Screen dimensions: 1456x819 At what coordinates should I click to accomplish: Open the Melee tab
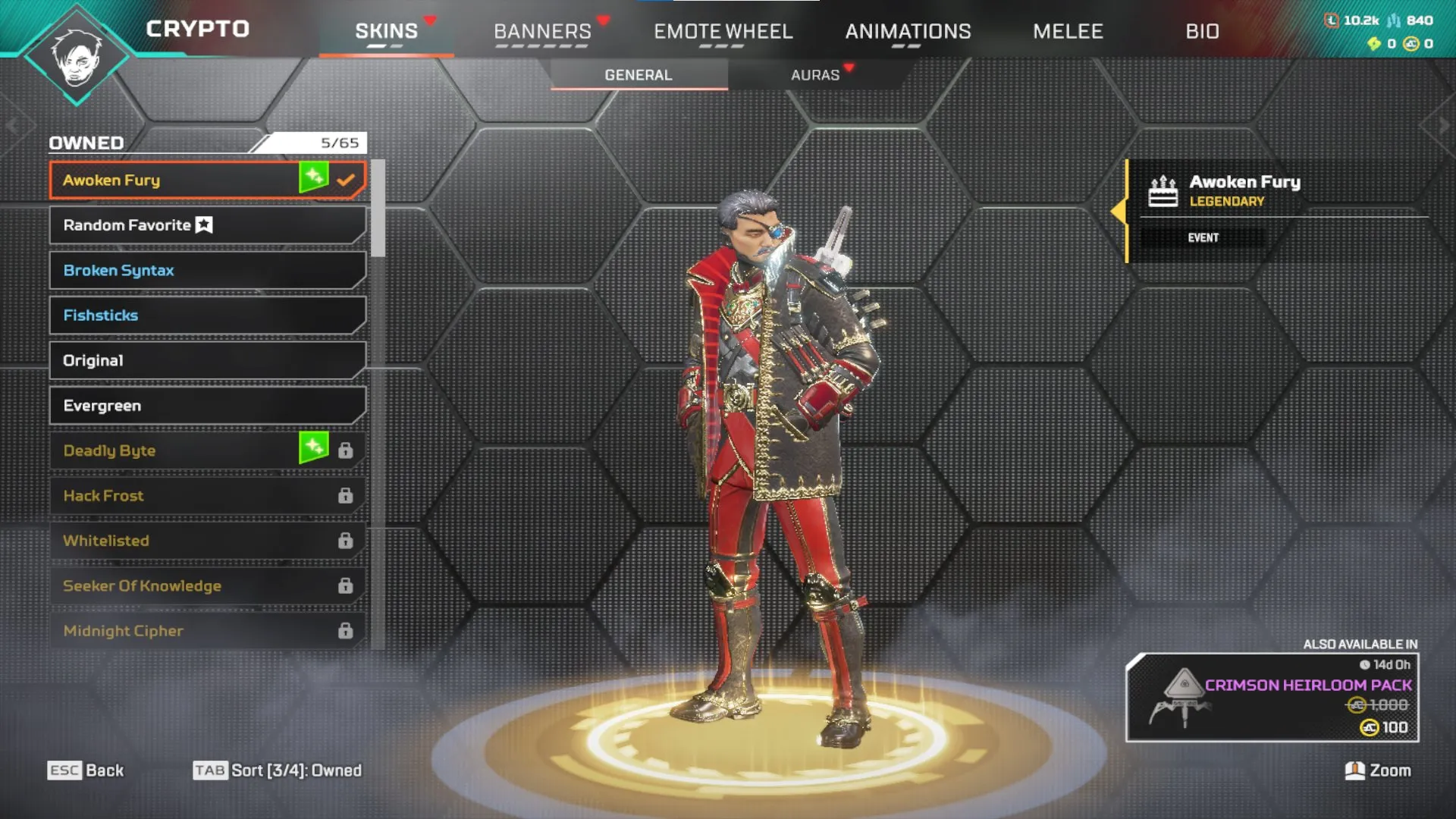point(1068,31)
